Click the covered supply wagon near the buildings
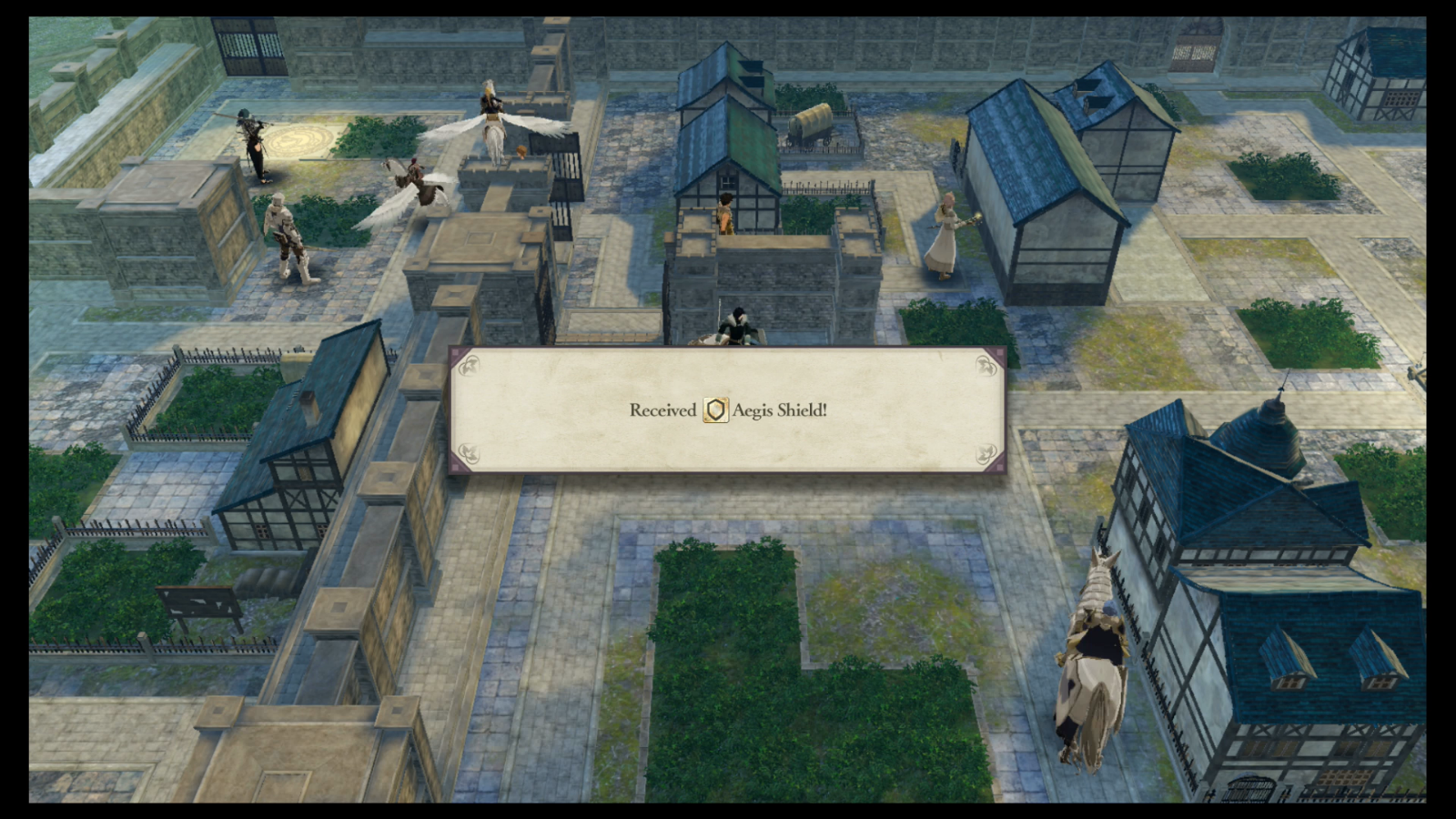 (813, 123)
